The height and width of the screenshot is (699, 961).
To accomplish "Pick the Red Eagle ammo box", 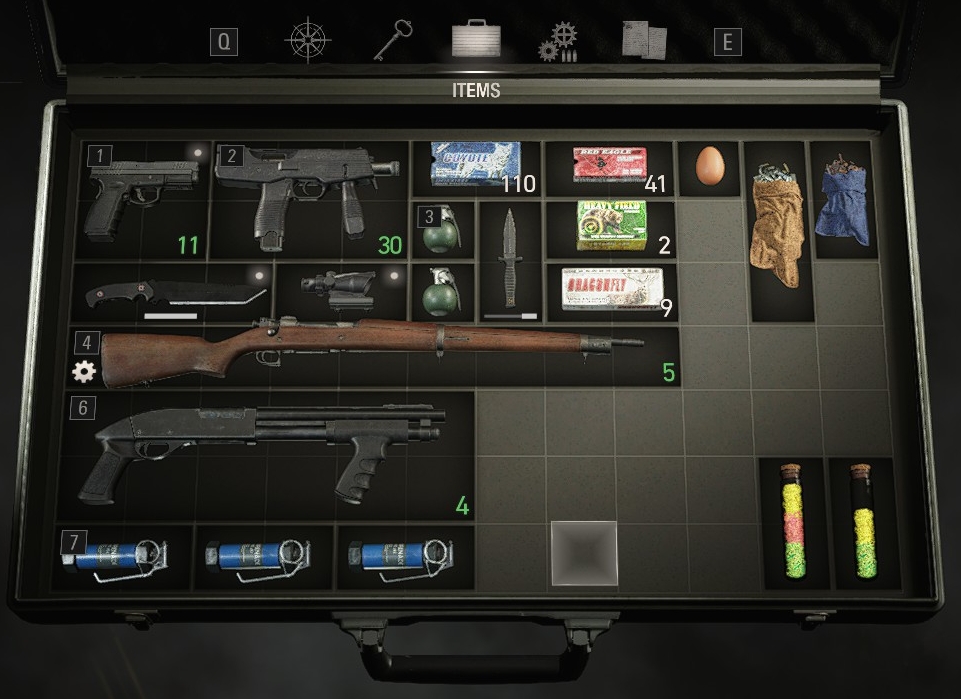I will tap(609, 165).
